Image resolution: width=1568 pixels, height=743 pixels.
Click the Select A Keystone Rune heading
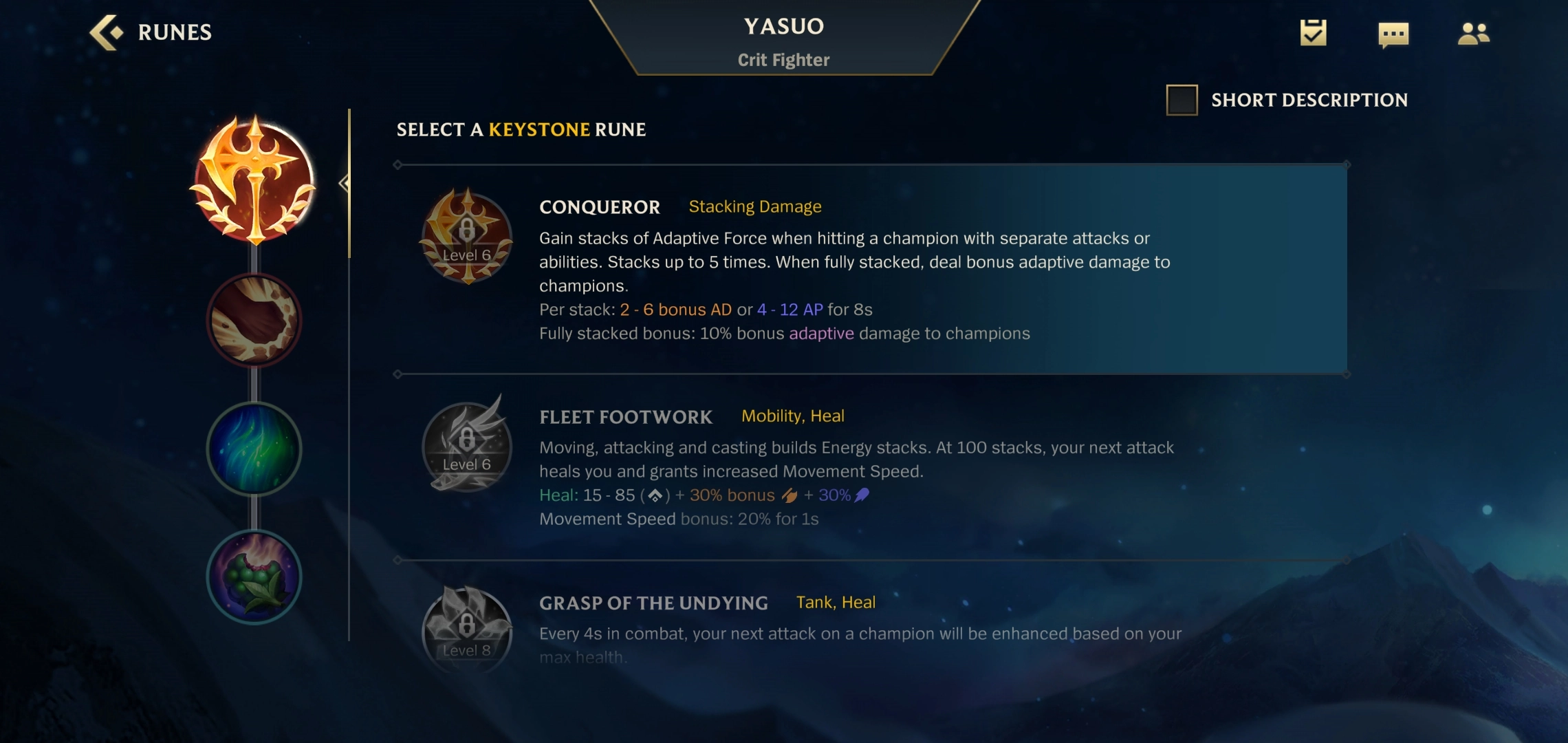click(x=521, y=130)
